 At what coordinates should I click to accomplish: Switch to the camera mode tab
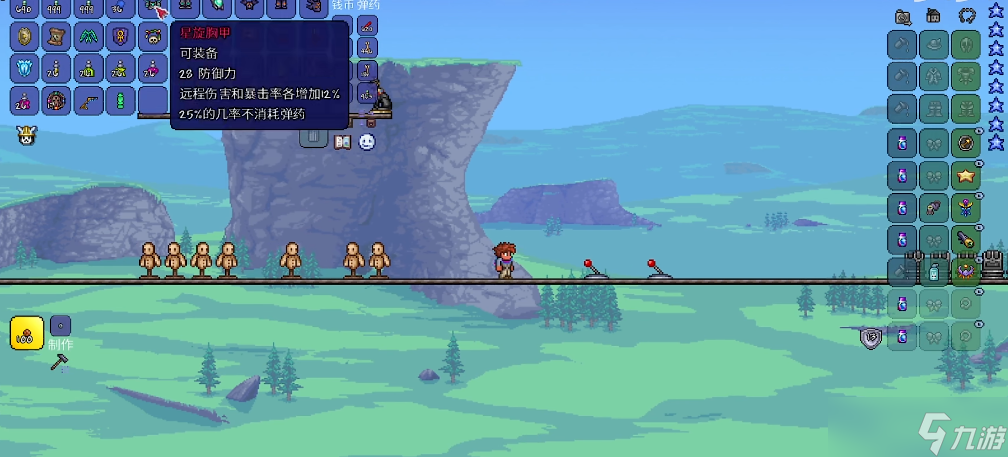904,16
